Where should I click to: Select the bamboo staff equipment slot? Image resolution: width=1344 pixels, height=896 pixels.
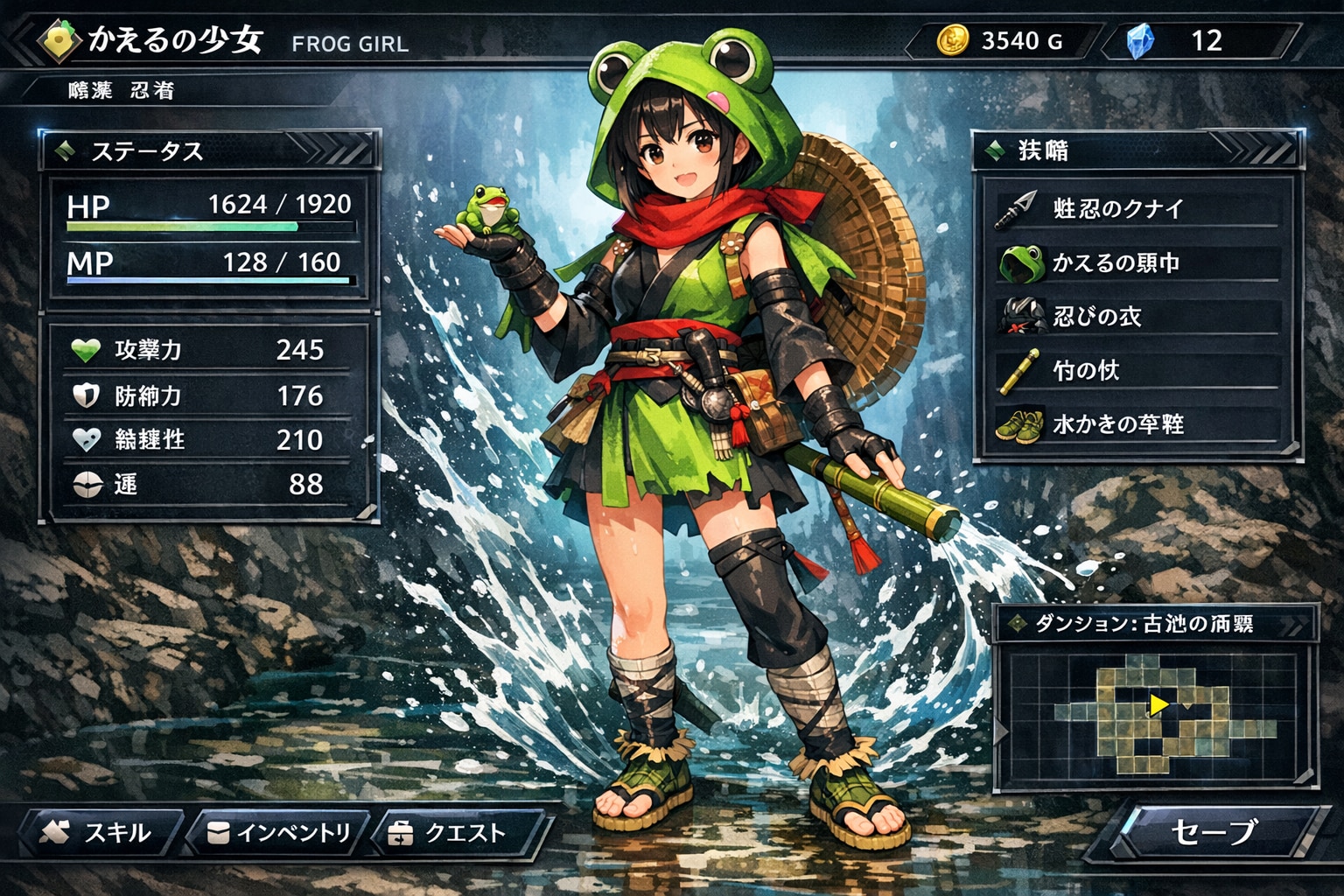(1137, 370)
